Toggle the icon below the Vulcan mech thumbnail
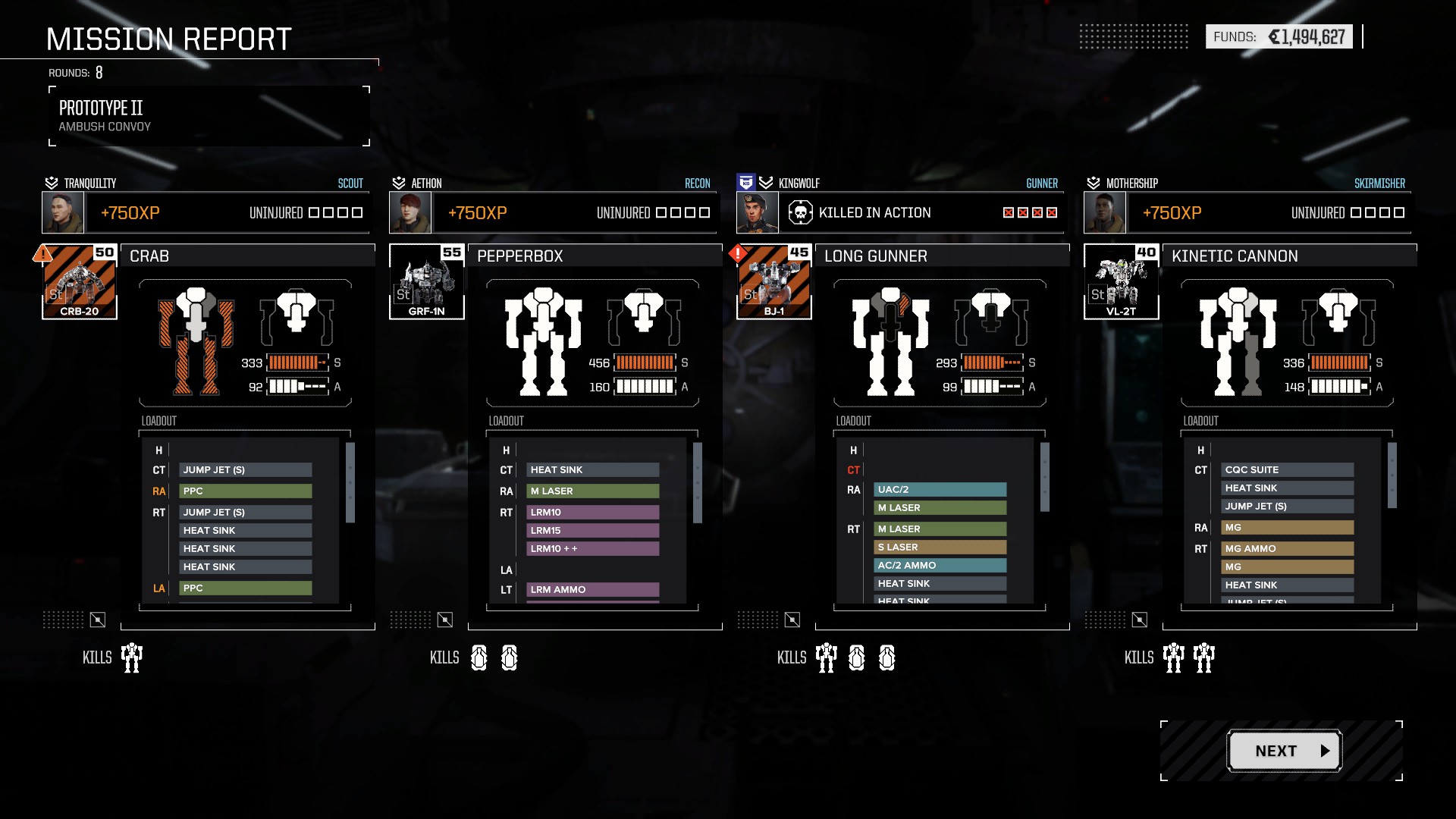 pyautogui.click(x=1140, y=620)
